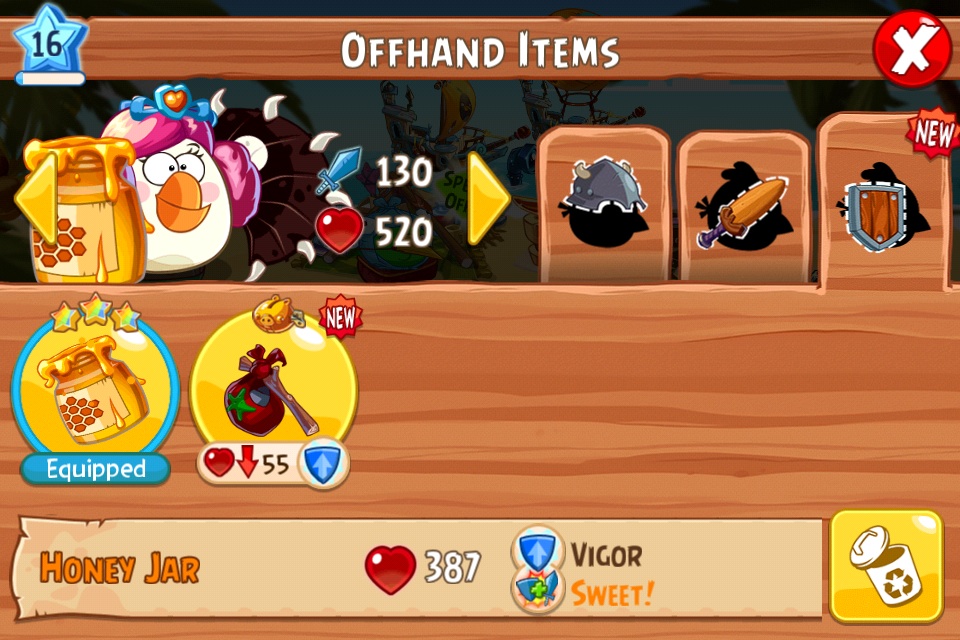
Task: Show the next bird with right arrow
Action: coord(489,198)
